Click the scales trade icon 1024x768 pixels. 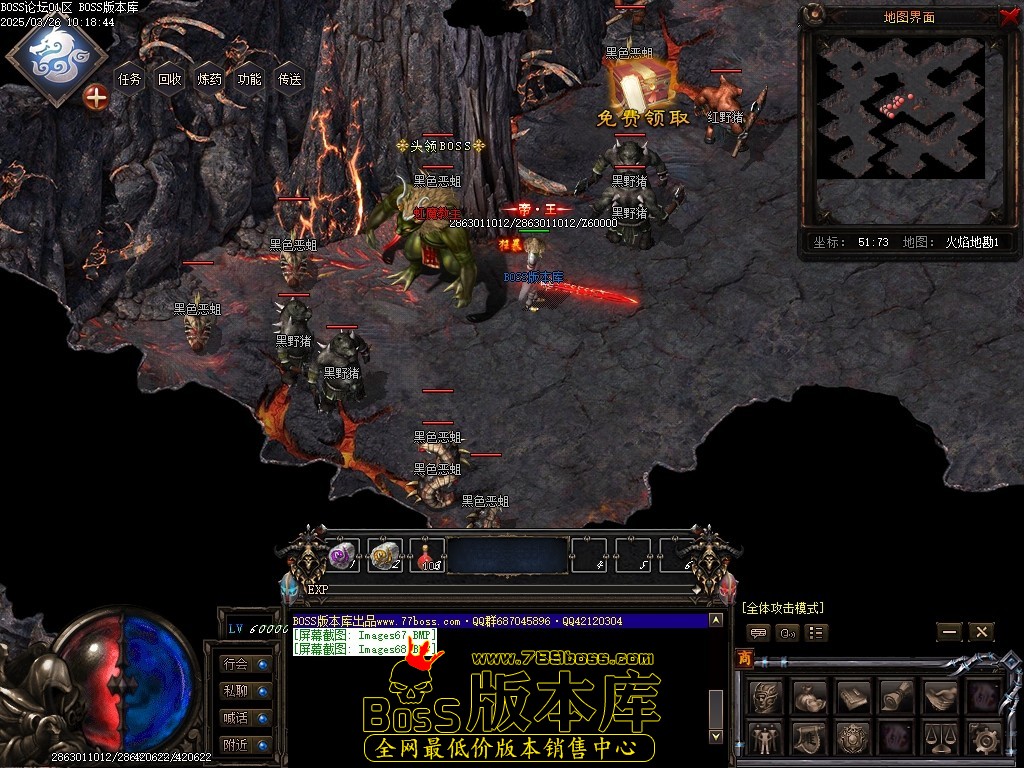(x=940, y=739)
